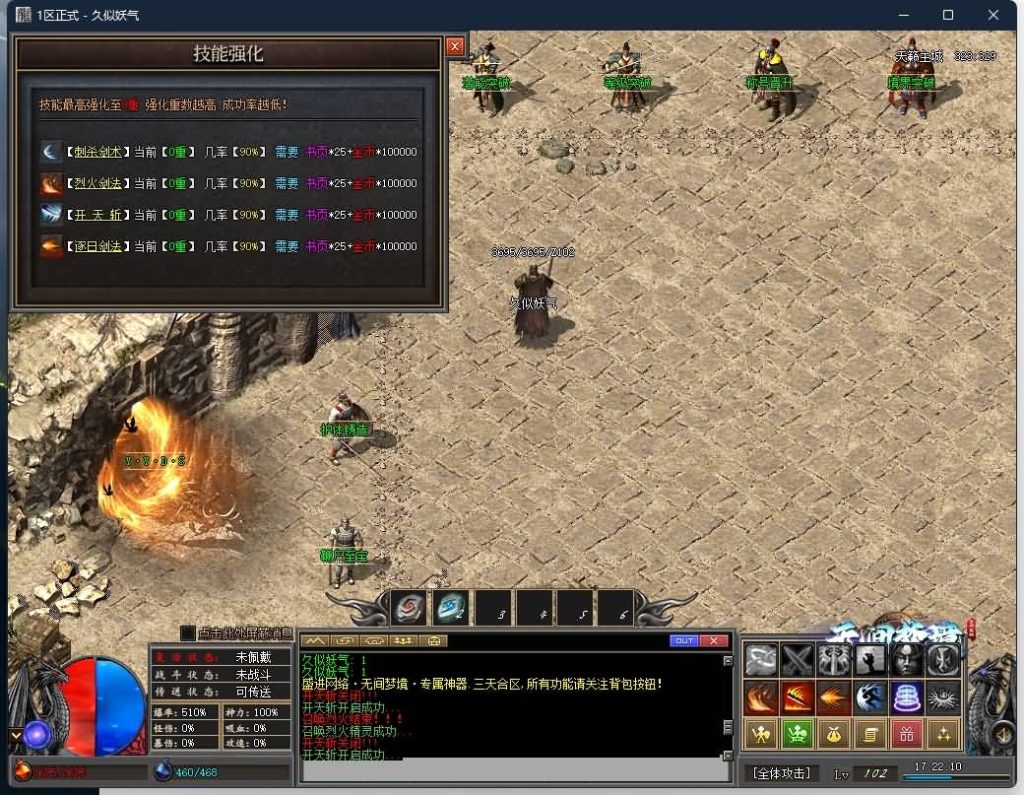Toggle the sound speaker button
The image size is (1024, 795).
1001,737
